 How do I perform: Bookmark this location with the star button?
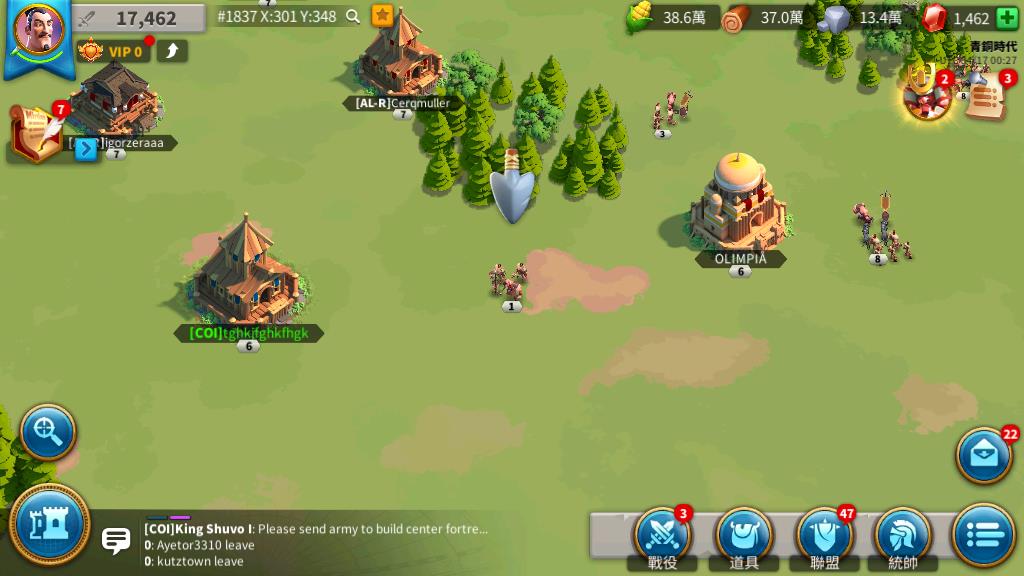point(382,16)
